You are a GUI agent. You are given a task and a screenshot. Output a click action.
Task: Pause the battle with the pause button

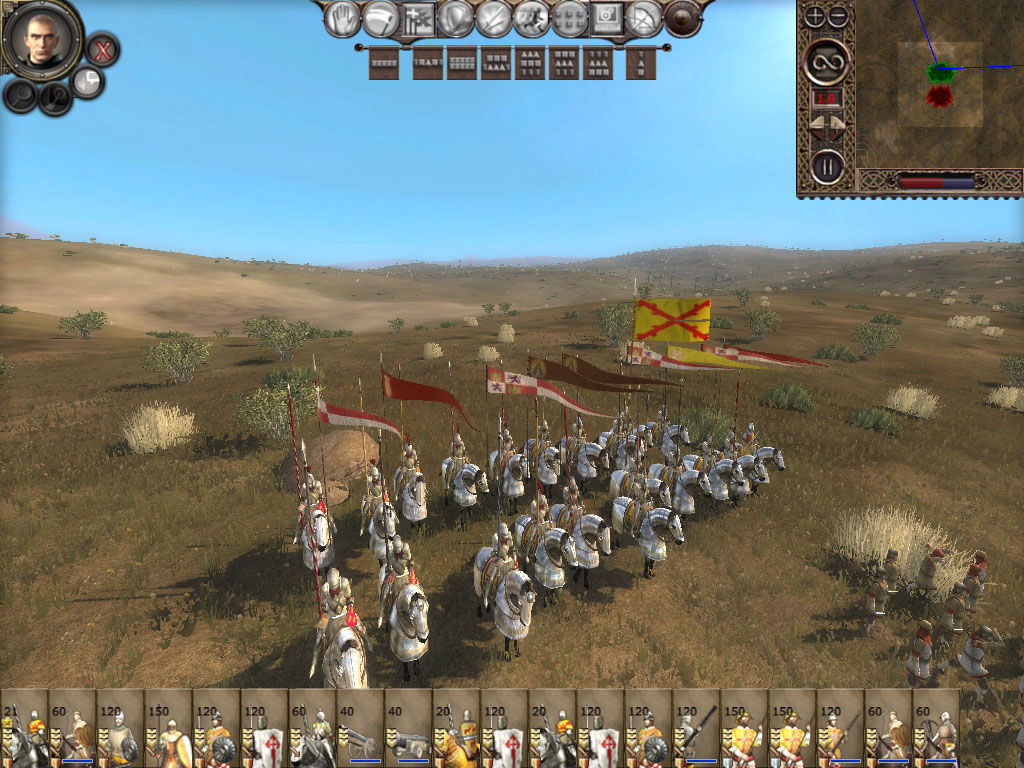coord(827,165)
